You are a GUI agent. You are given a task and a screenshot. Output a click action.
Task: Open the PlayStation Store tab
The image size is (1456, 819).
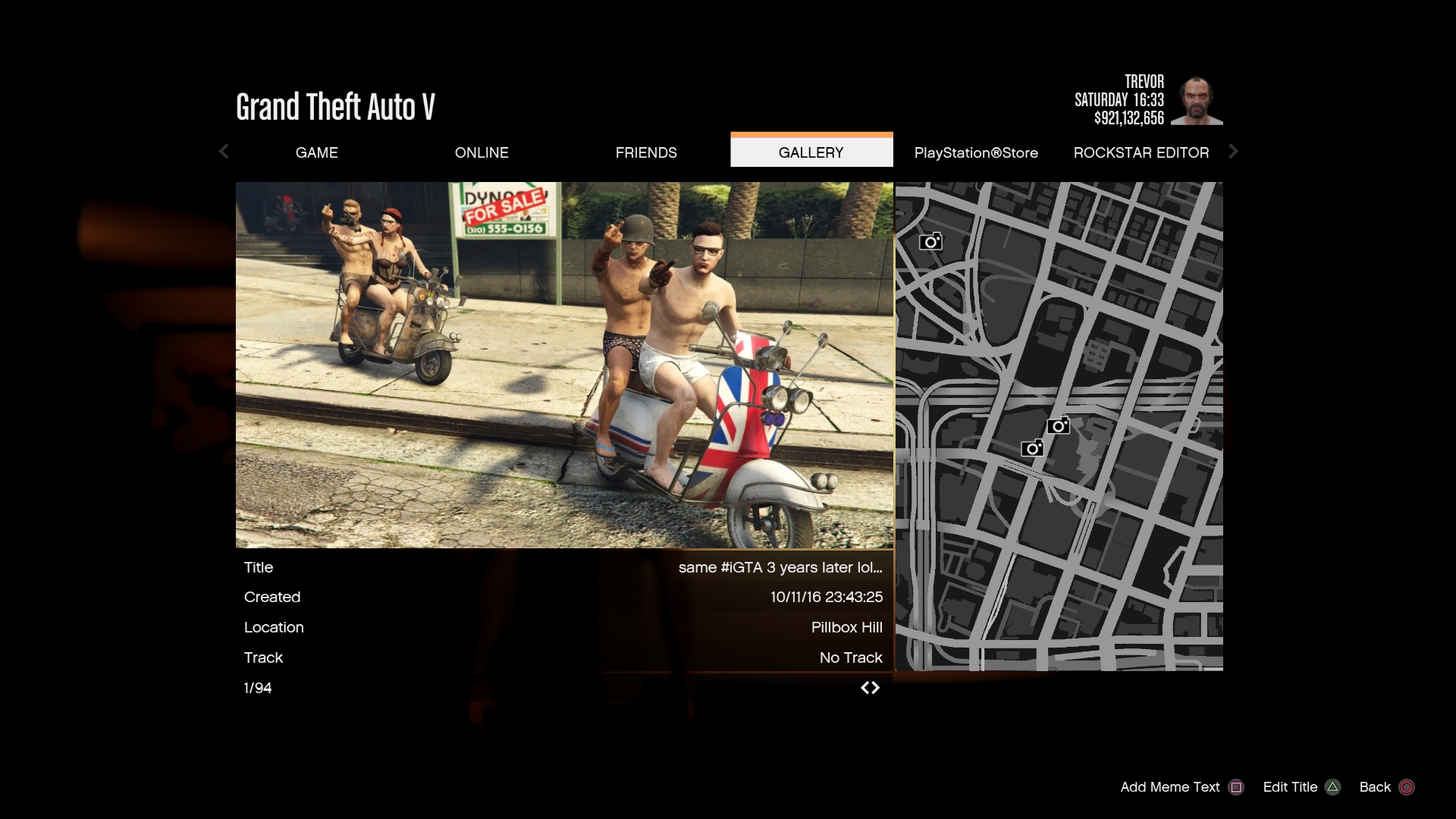click(x=976, y=152)
